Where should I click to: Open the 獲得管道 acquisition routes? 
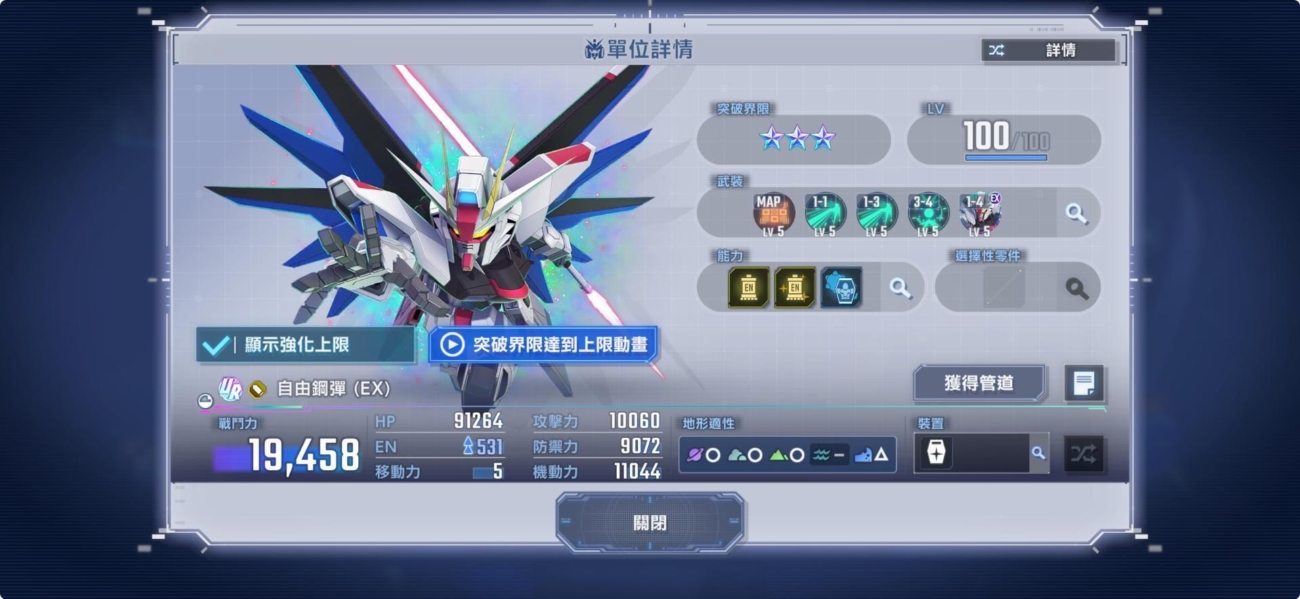(x=979, y=383)
